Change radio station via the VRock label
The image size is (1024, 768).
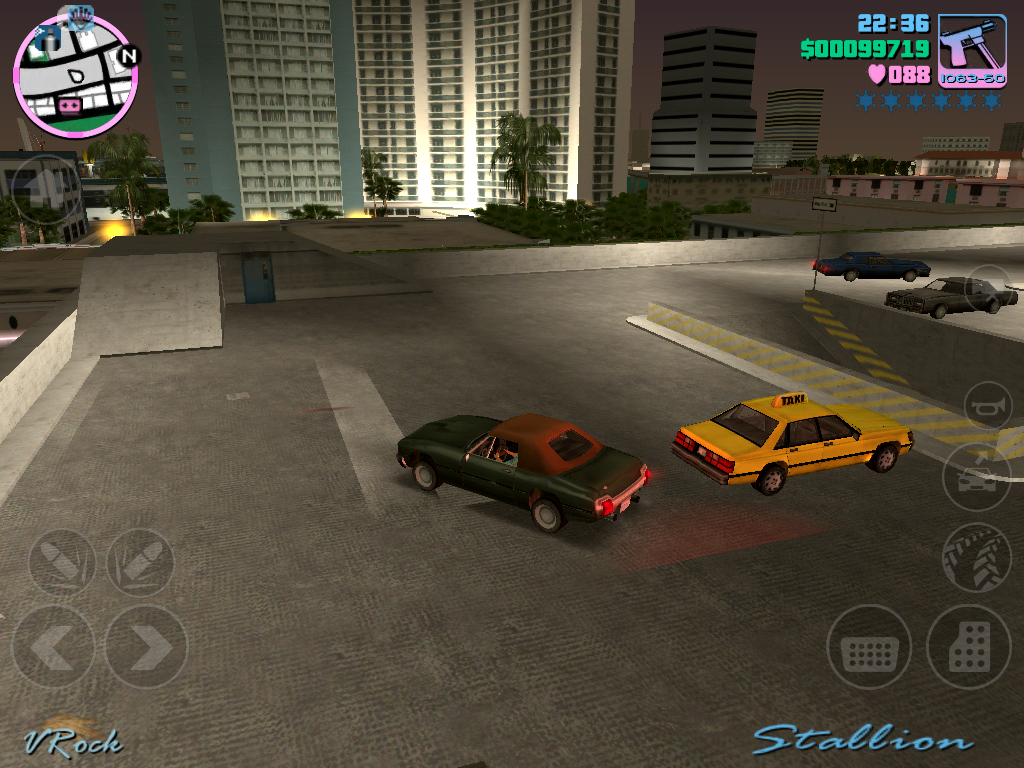pos(73,741)
